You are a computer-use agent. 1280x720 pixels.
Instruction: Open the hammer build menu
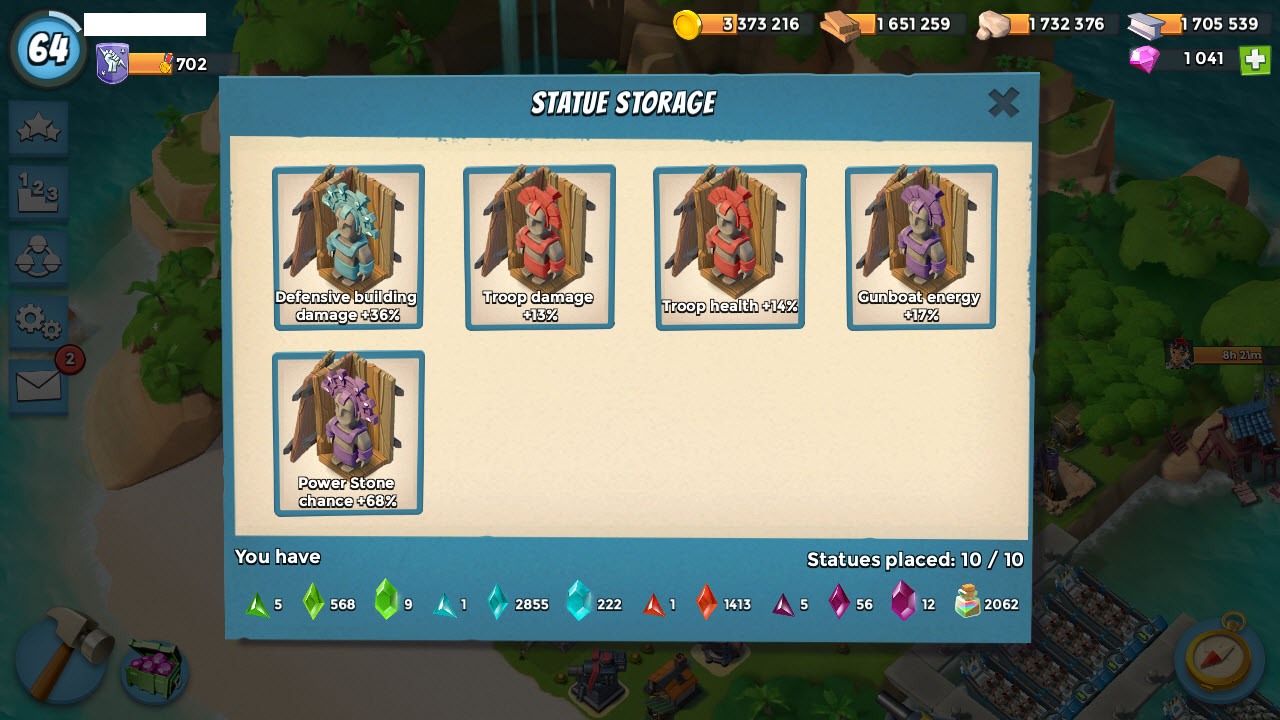(60, 655)
